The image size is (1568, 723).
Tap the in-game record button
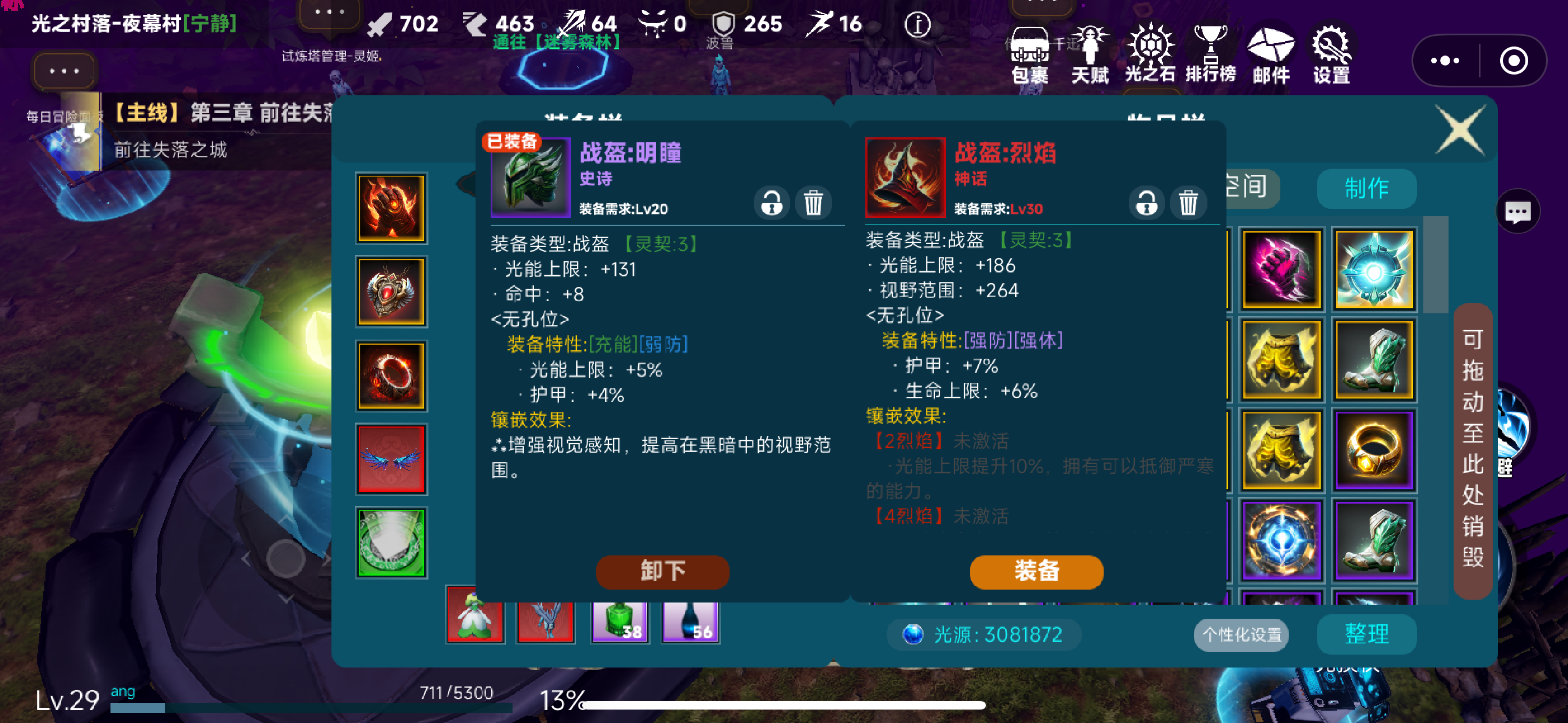(1514, 61)
